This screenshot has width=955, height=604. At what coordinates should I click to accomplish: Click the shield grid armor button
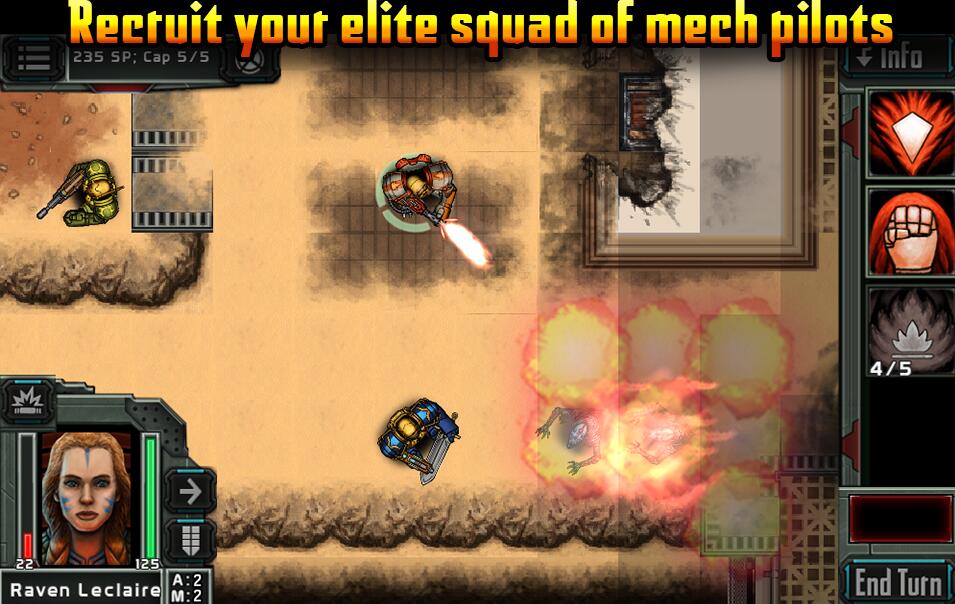[190, 540]
